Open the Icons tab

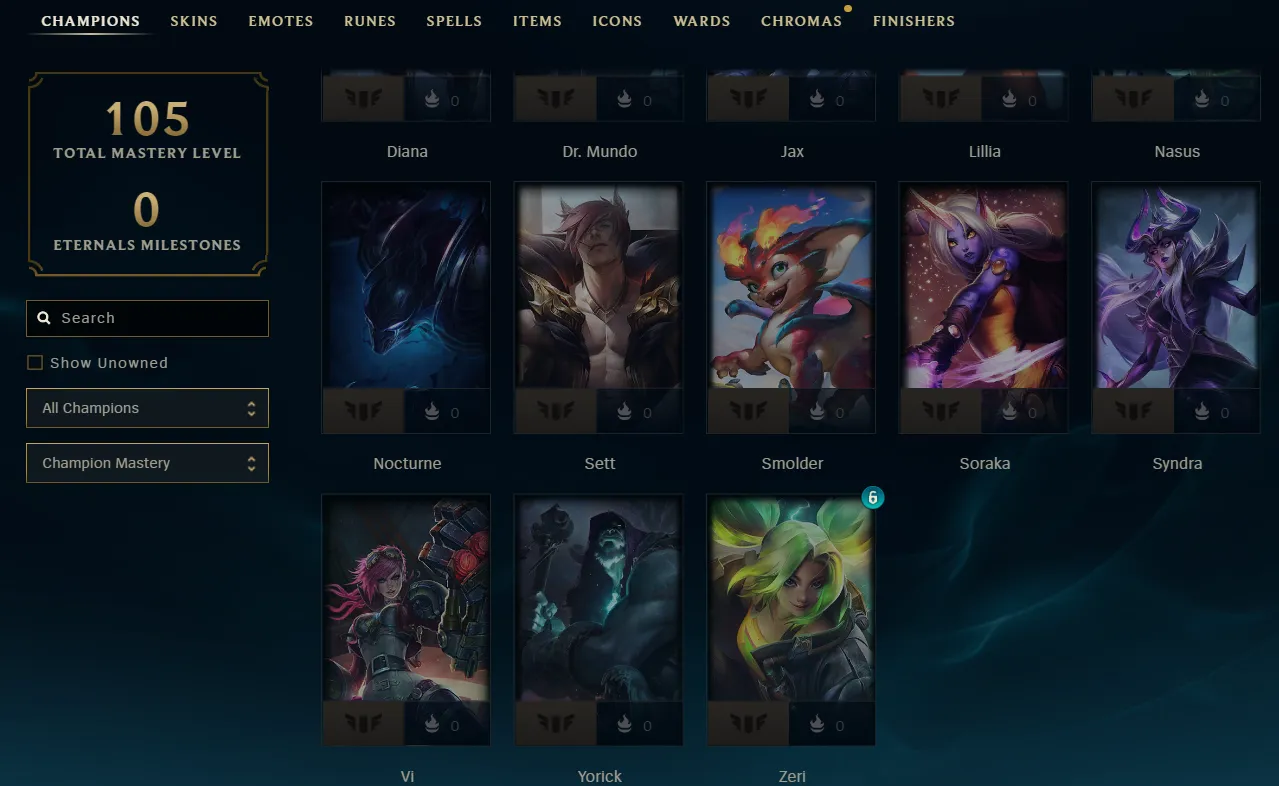click(x=617, y=21)
